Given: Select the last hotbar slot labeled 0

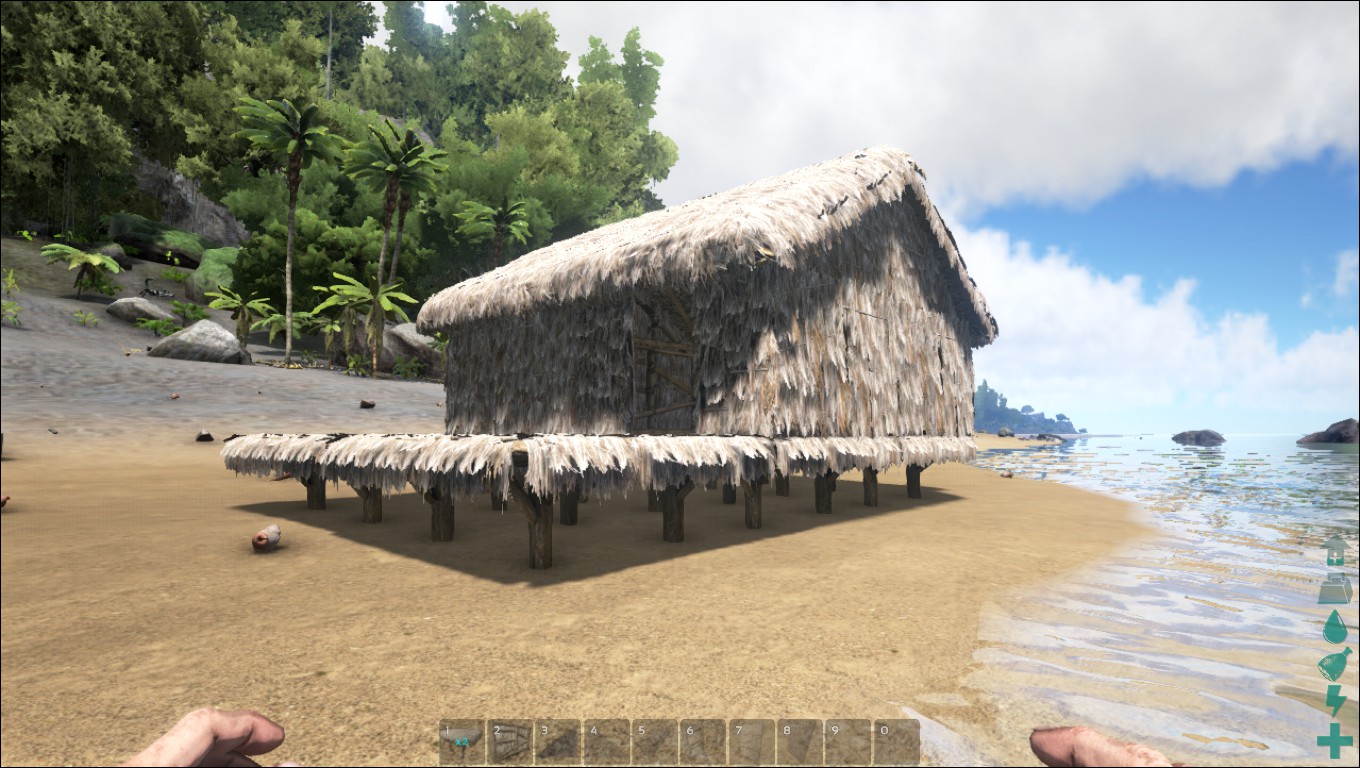Looking at the screenshot, I should coord(896,742).
